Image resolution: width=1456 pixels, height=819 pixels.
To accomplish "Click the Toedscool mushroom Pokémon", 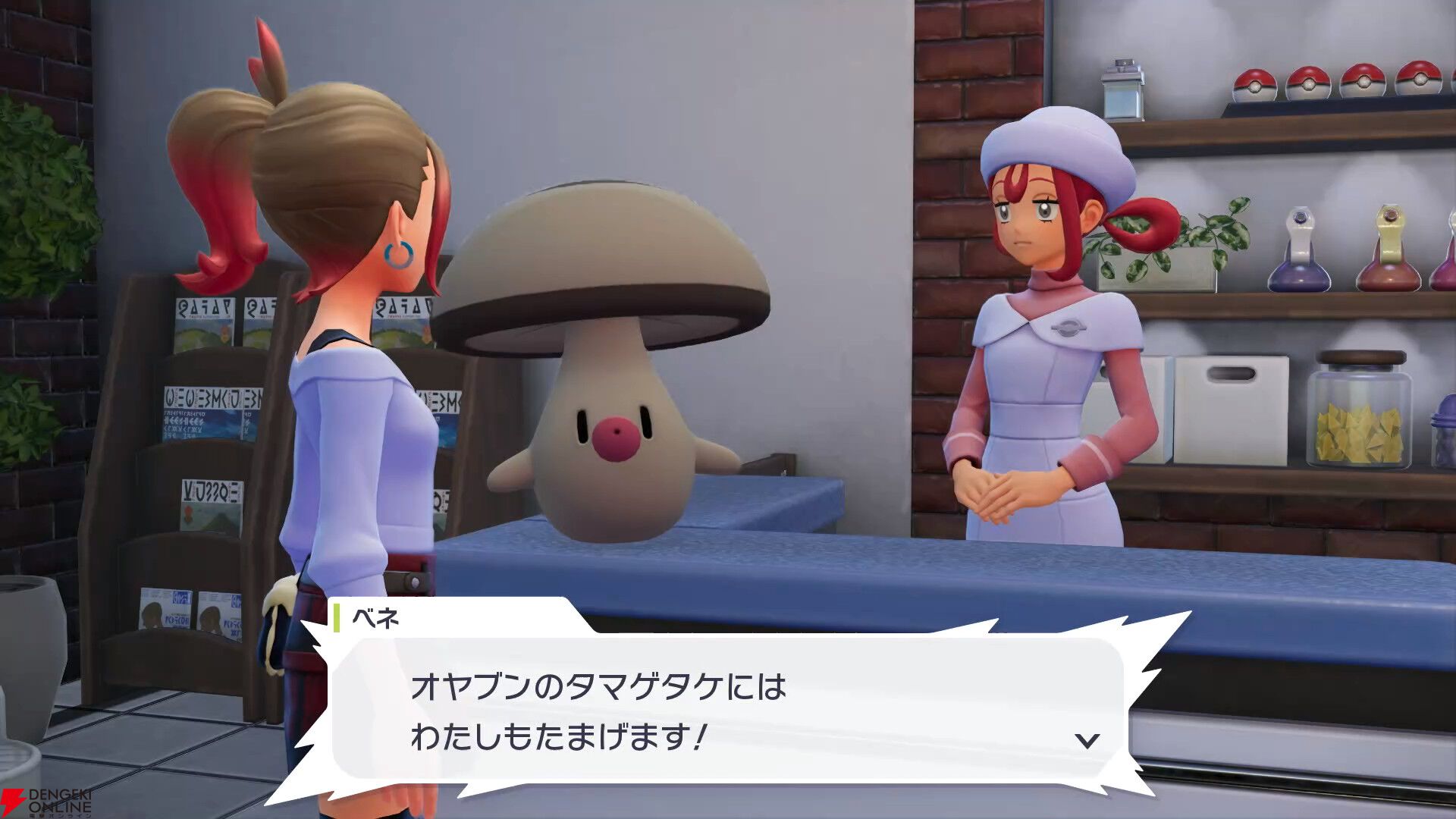I will [614, 356].
